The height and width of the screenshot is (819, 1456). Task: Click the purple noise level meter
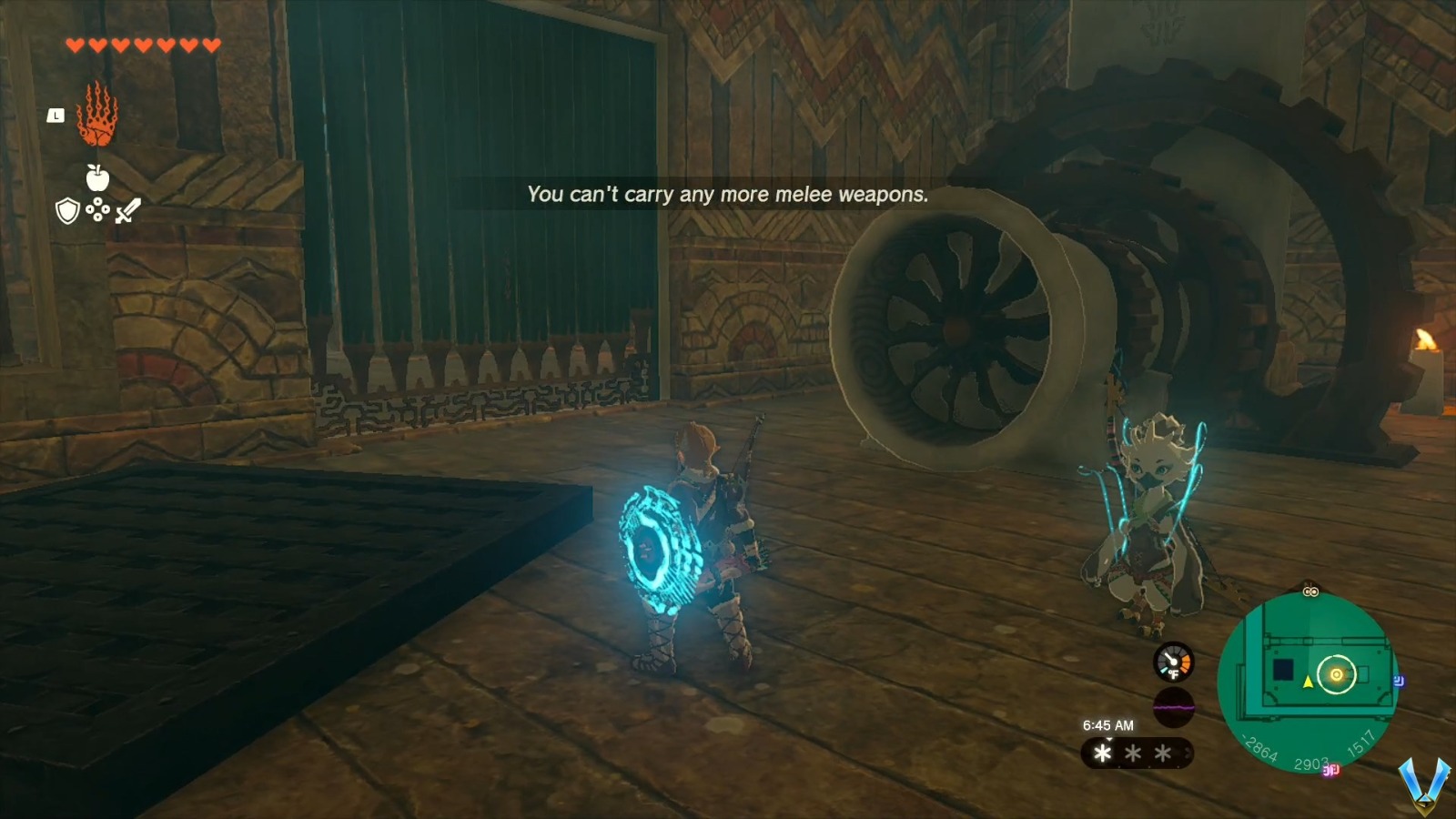pyautogui.click(x=1173, y=707)
